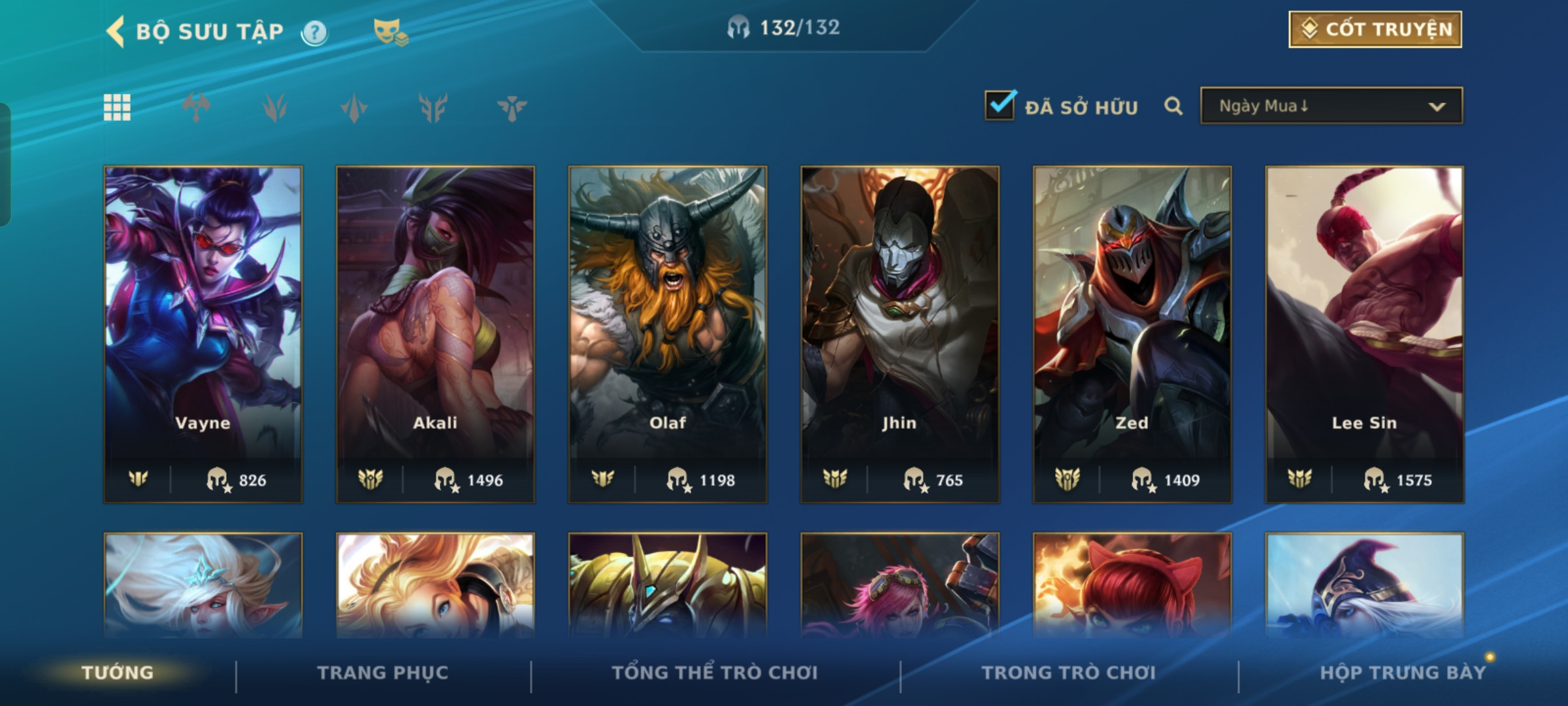Show the Hộp Trưng Bày tab

tap(1402, 673)
